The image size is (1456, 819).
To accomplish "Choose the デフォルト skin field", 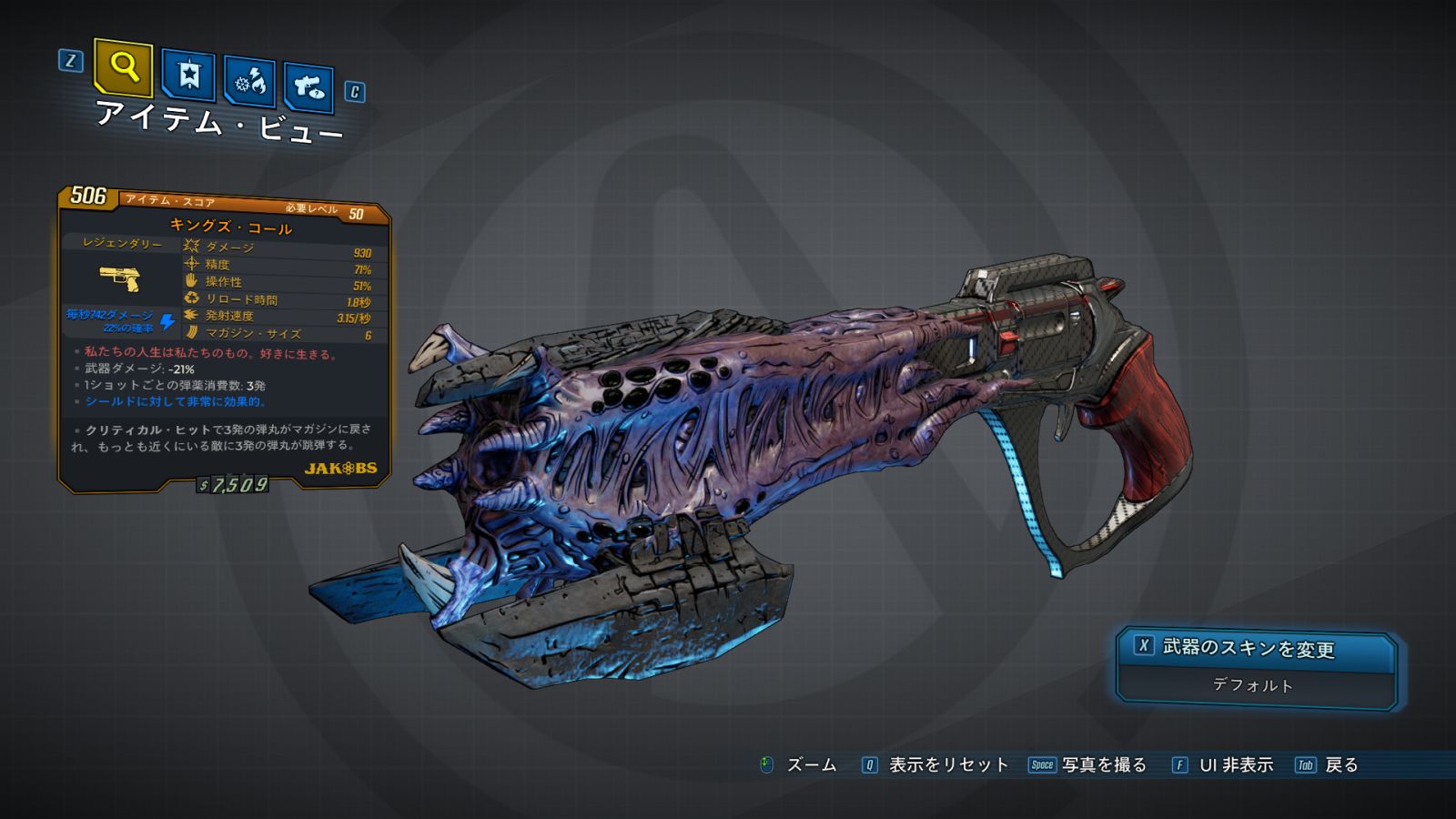I will pos(1254,685).
